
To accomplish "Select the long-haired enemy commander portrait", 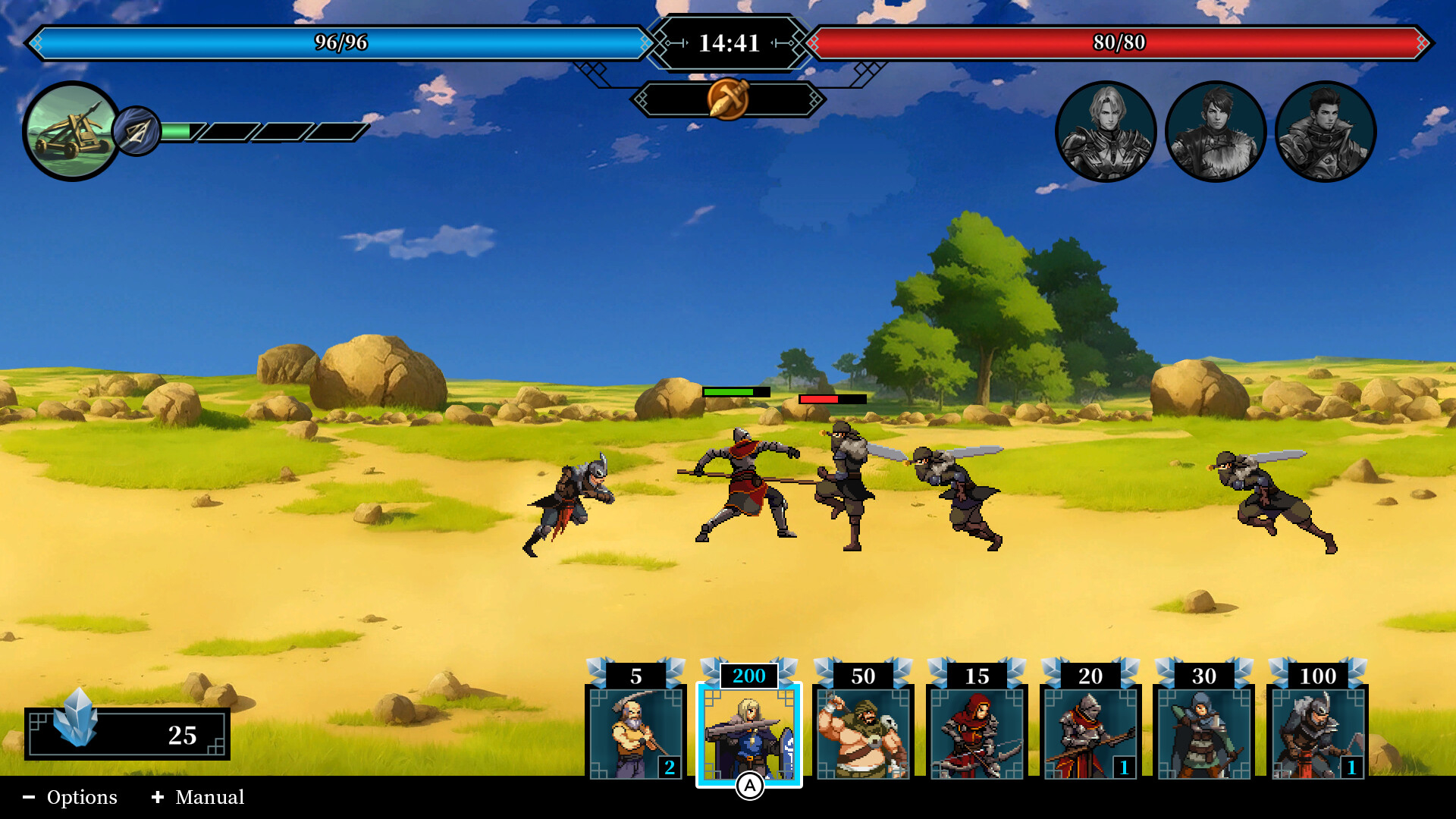I will [x=1106, y=131].
